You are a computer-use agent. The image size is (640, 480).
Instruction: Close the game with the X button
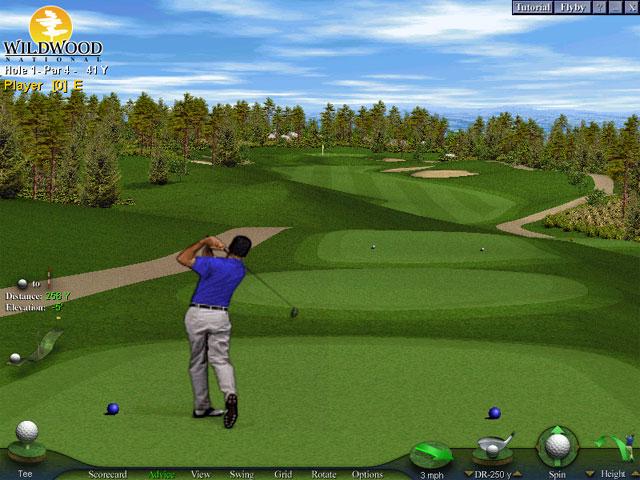(x=629, y=8)
